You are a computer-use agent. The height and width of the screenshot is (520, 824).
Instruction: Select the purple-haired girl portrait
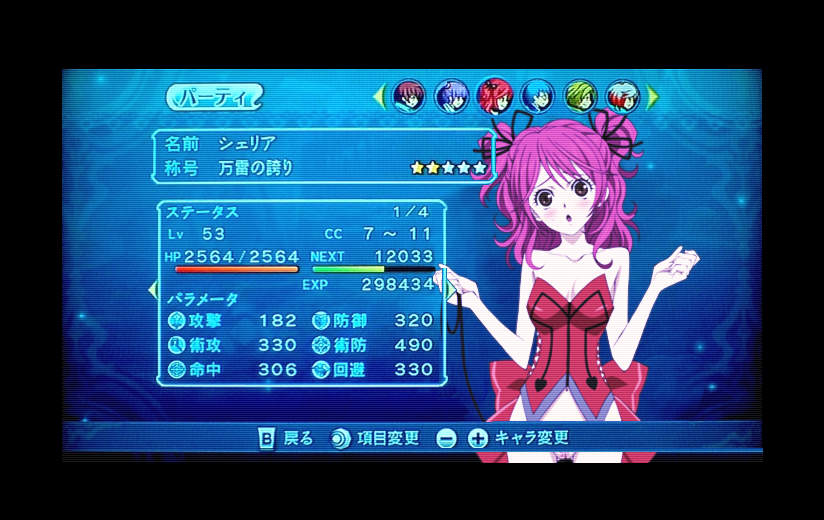(x=452, y=96)
